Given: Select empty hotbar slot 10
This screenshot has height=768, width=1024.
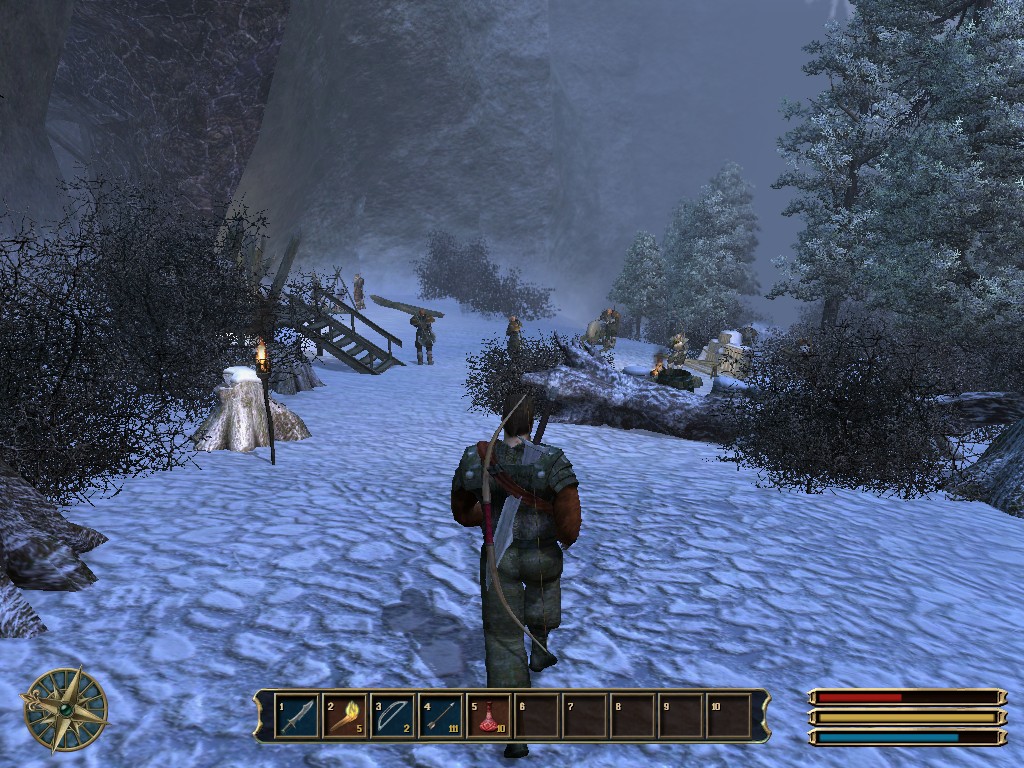Looking at the screenshot, I should pos(729,716).
